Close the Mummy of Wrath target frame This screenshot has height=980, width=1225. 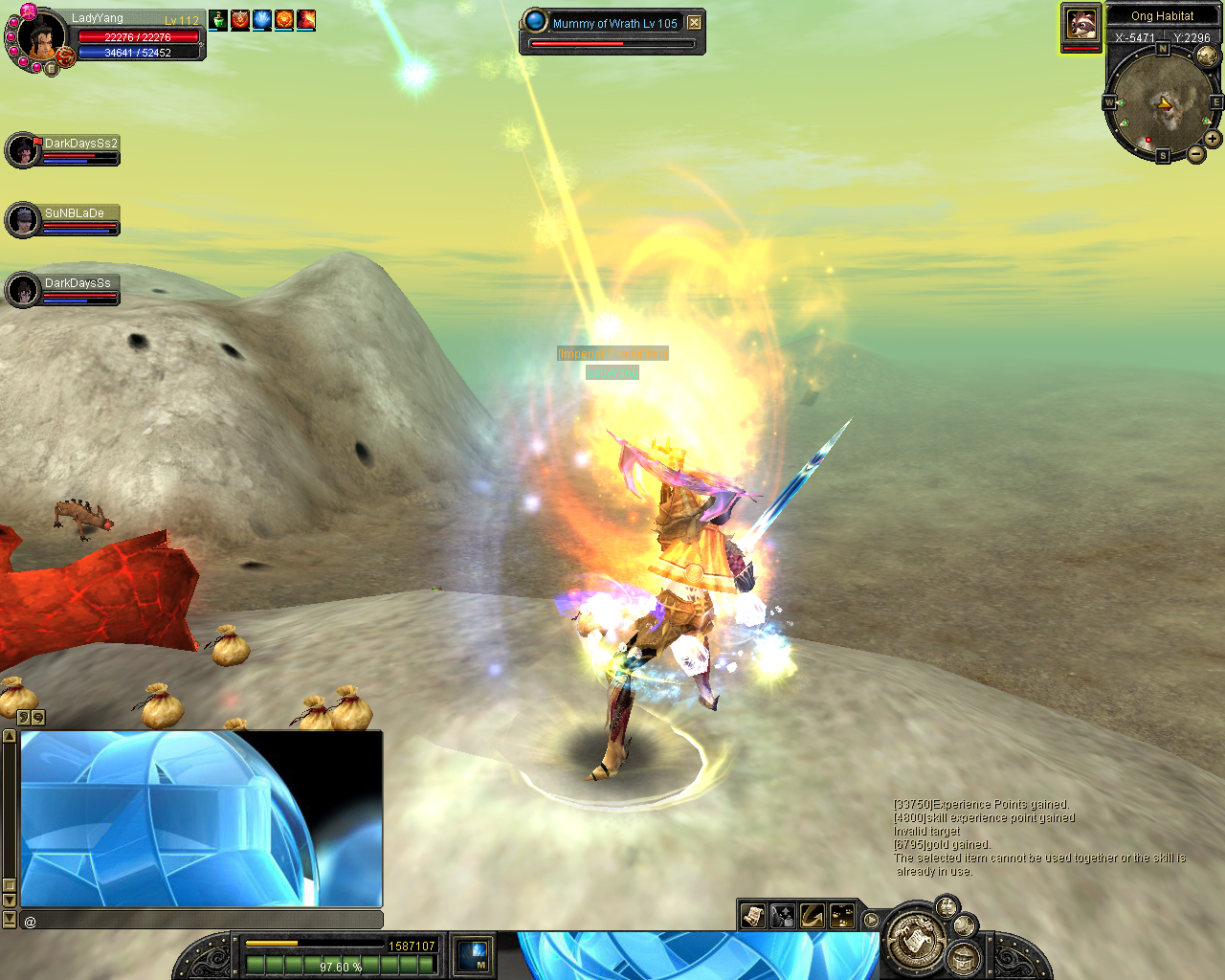pos(695,23)
